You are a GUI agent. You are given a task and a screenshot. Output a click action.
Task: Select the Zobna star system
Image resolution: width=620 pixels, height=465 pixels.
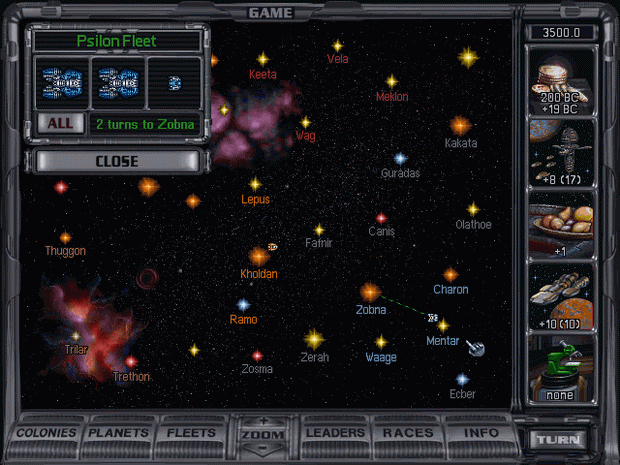pos(370,291)
